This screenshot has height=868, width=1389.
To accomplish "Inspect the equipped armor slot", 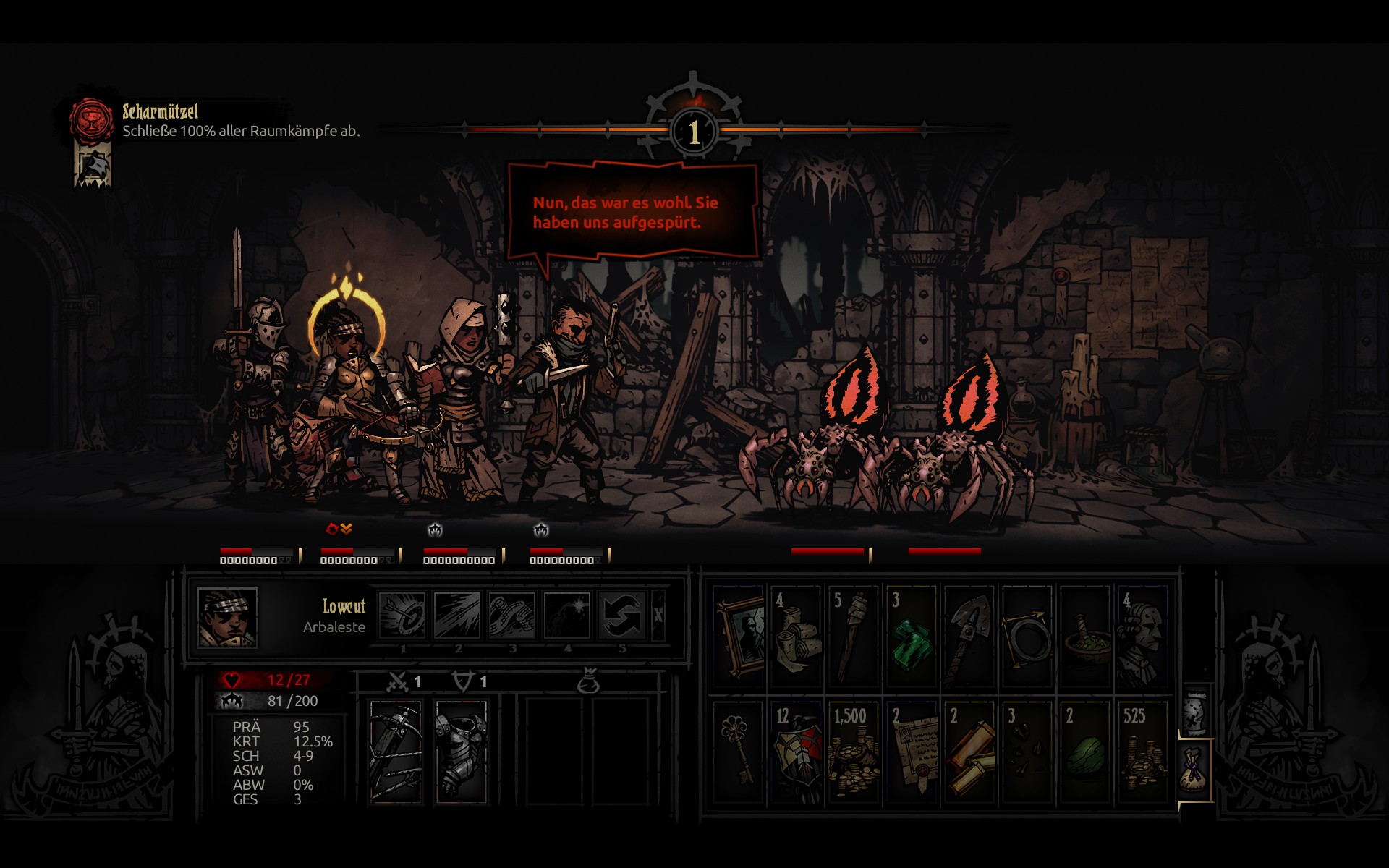I will tap(461, 752).
